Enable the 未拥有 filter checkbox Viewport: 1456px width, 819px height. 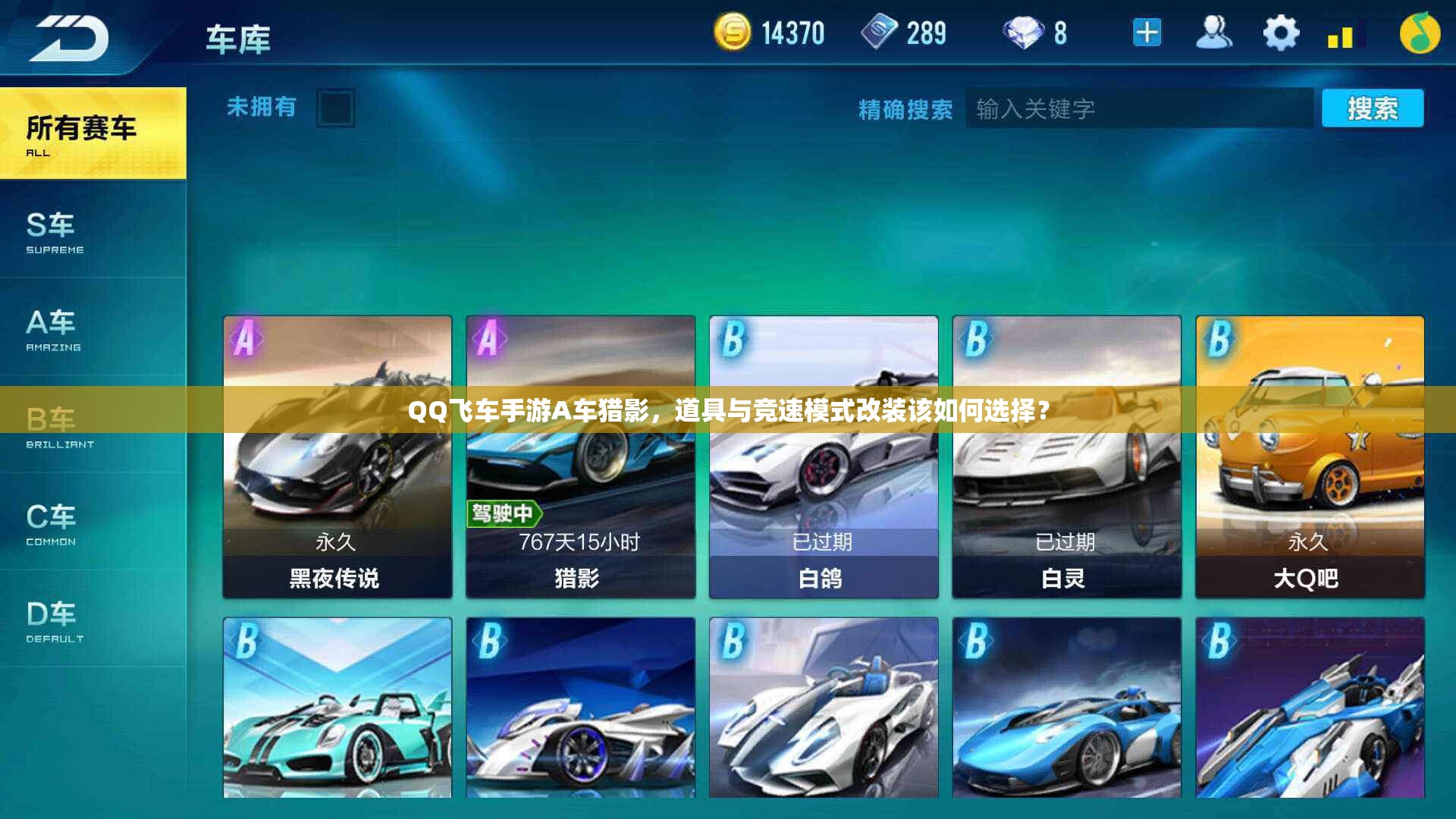pos(336,108)
